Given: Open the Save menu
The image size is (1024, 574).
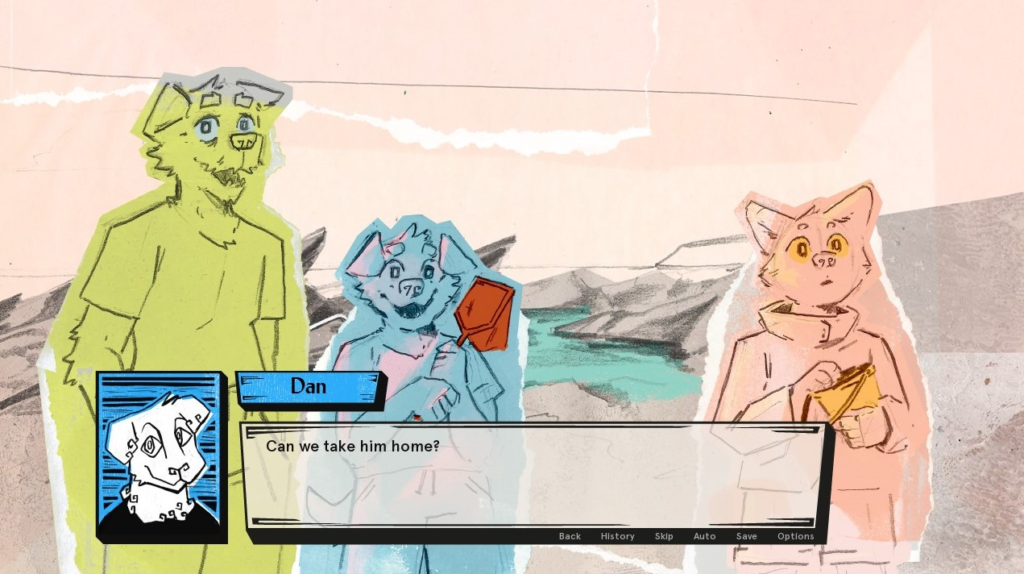Looking at the screenshot, I should (x=746, y=537).
